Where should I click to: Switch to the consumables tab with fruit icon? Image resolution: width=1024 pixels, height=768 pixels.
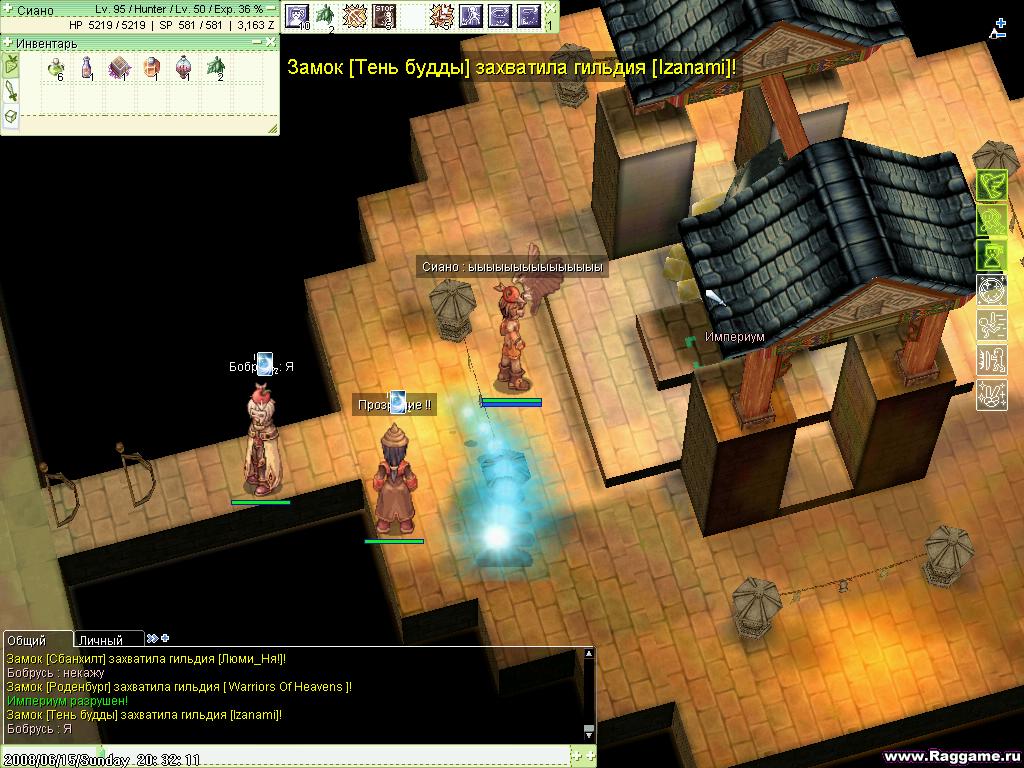point(10,67)
